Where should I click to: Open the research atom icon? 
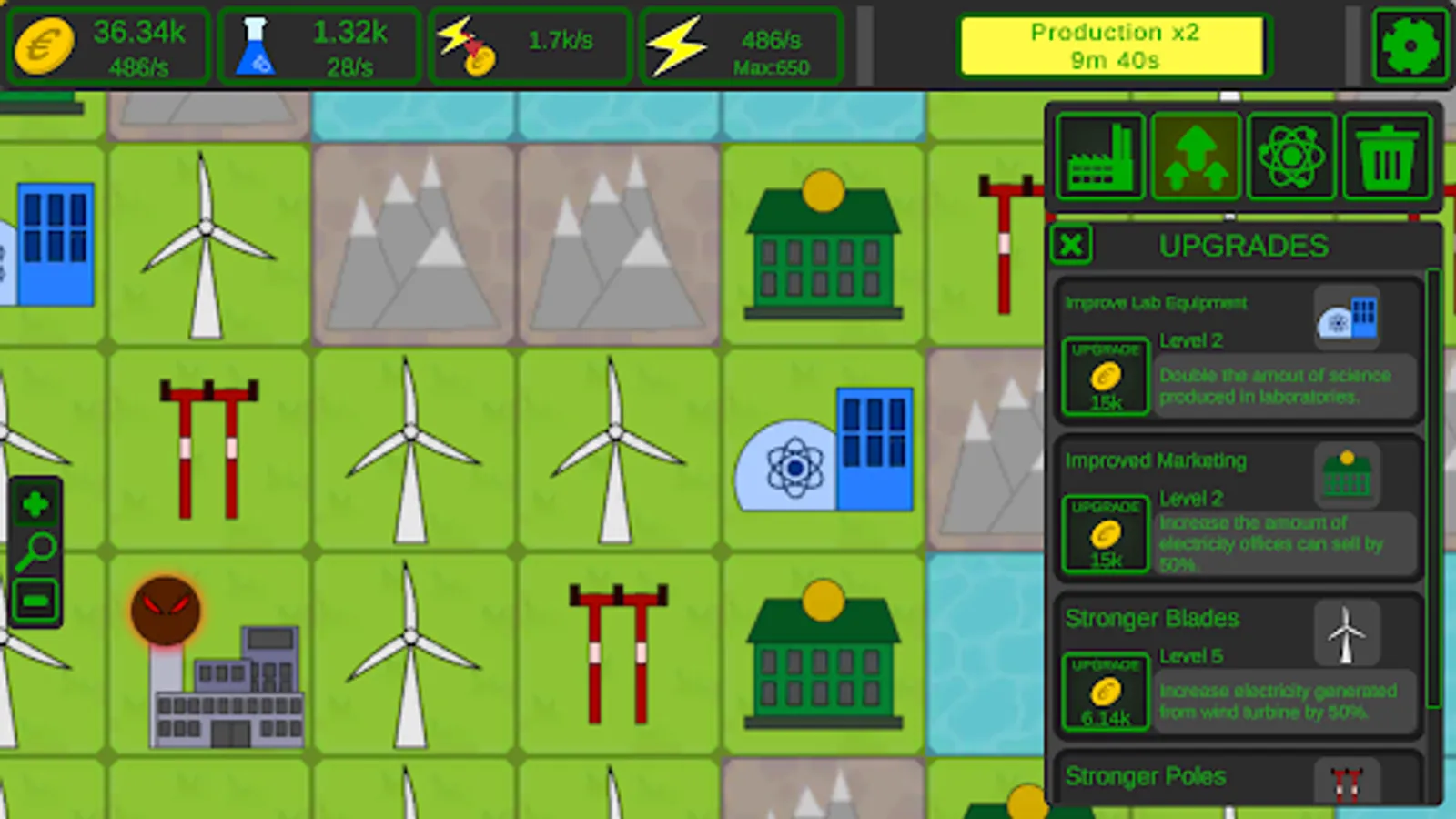click(x=1292, y=156)
